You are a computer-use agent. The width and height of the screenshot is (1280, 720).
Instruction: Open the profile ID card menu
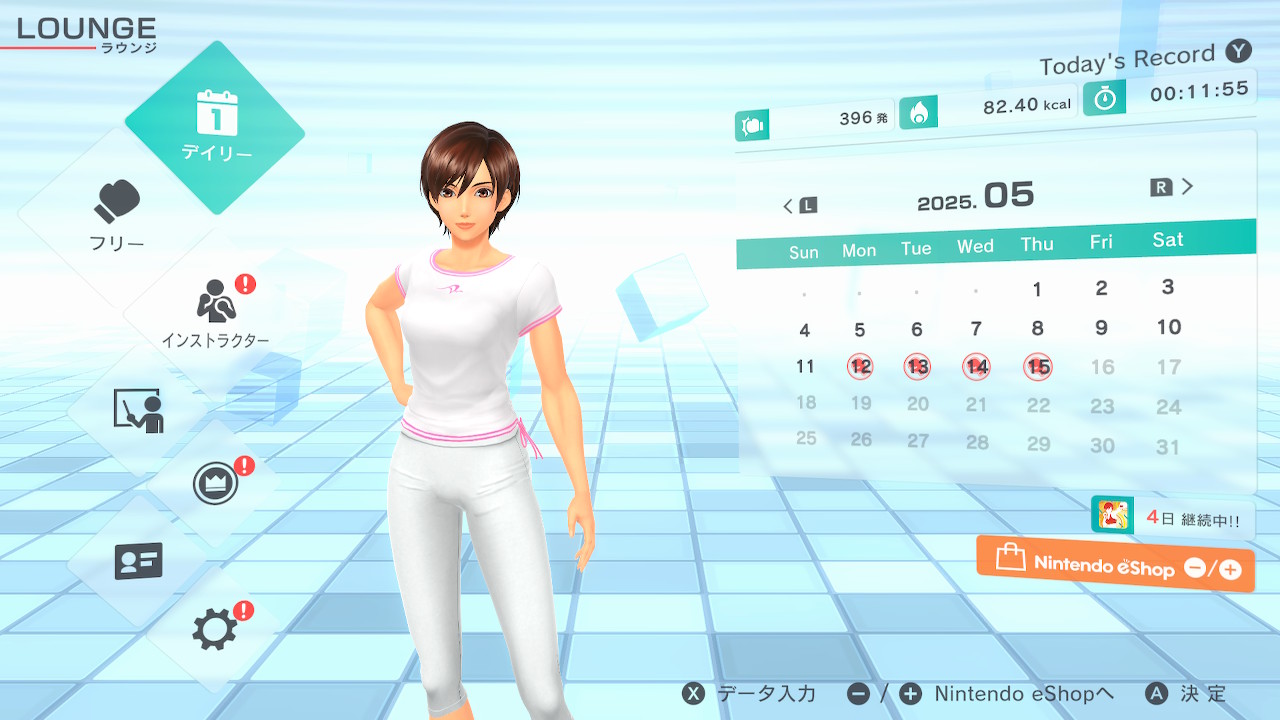tap(138, 561)
